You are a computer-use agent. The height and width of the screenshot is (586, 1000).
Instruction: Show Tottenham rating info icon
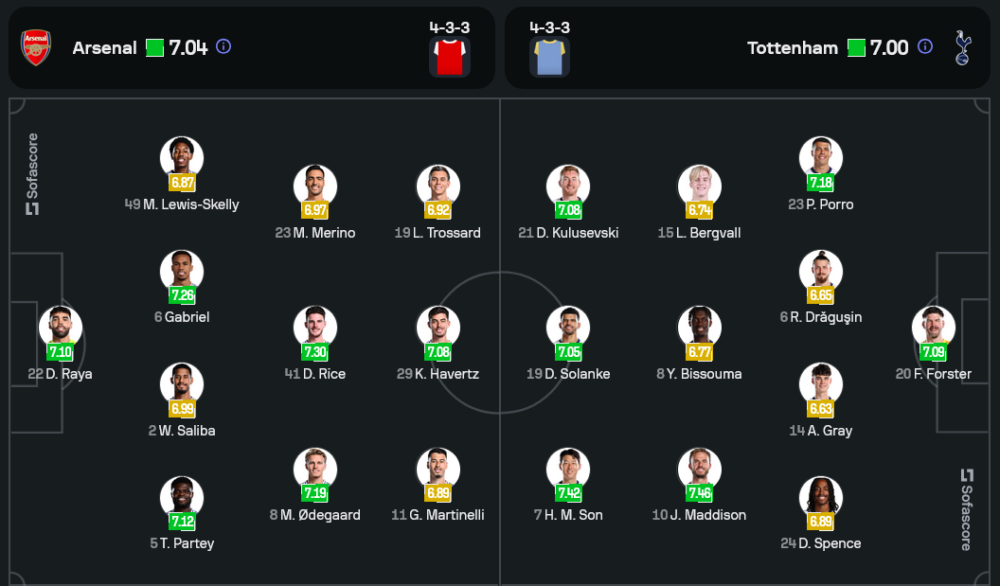[925, 47]
